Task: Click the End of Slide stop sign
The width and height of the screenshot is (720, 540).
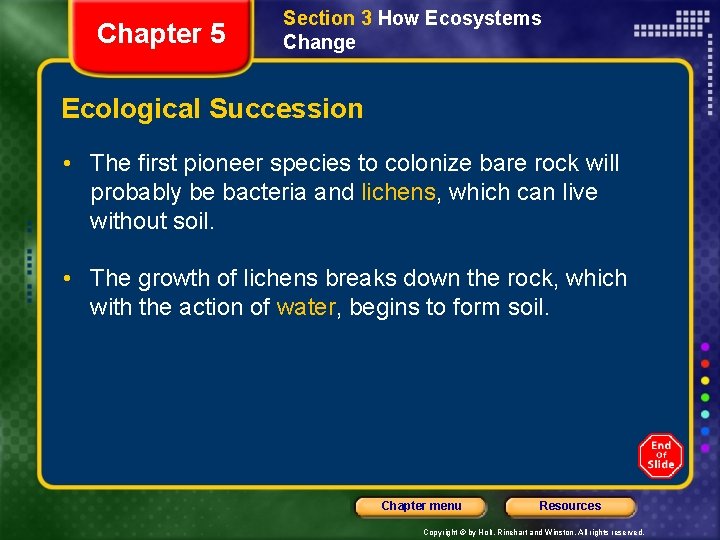Action: tap(660, 455)
